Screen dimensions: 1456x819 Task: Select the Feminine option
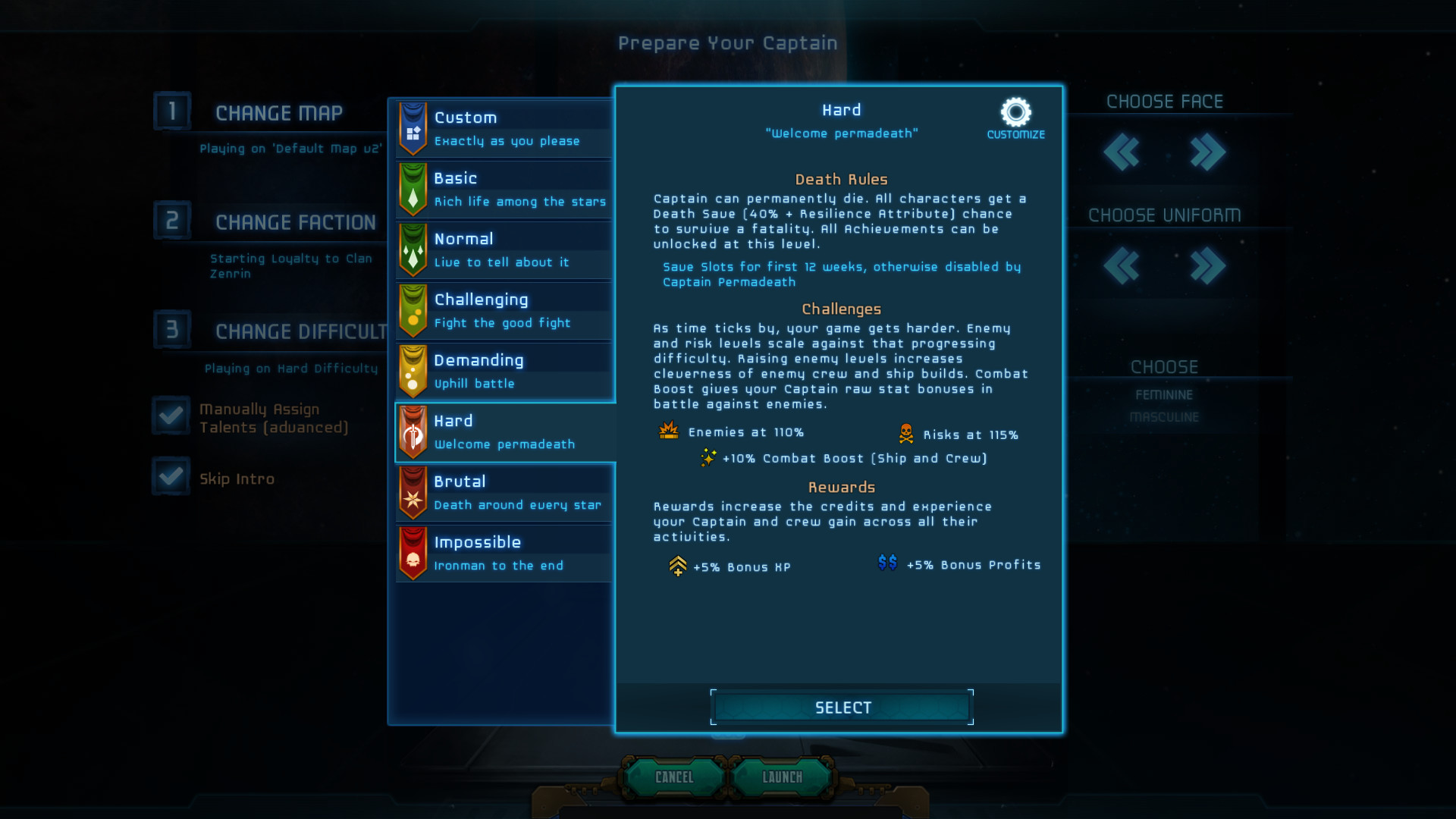(1164, 394)
